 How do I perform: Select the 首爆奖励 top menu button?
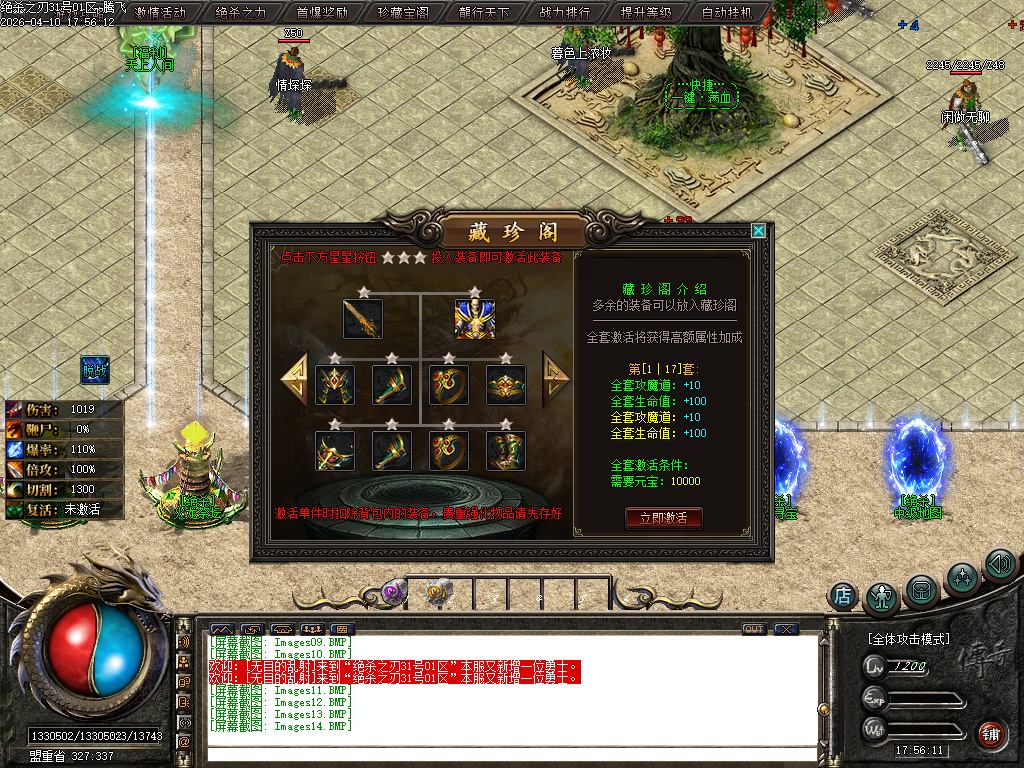click(322, 13)
